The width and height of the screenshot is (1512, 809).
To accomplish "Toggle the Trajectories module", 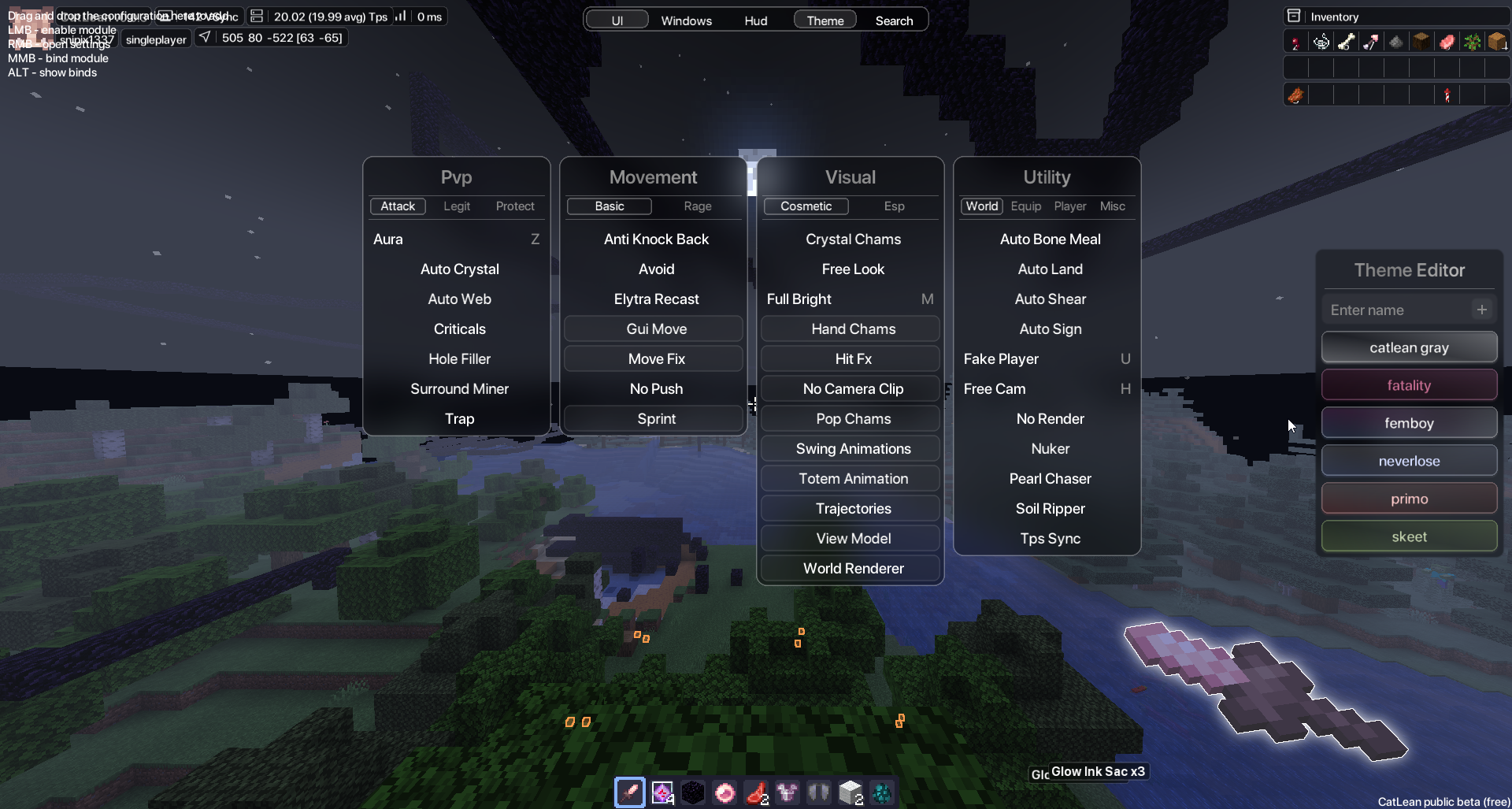I will (853, 509).
